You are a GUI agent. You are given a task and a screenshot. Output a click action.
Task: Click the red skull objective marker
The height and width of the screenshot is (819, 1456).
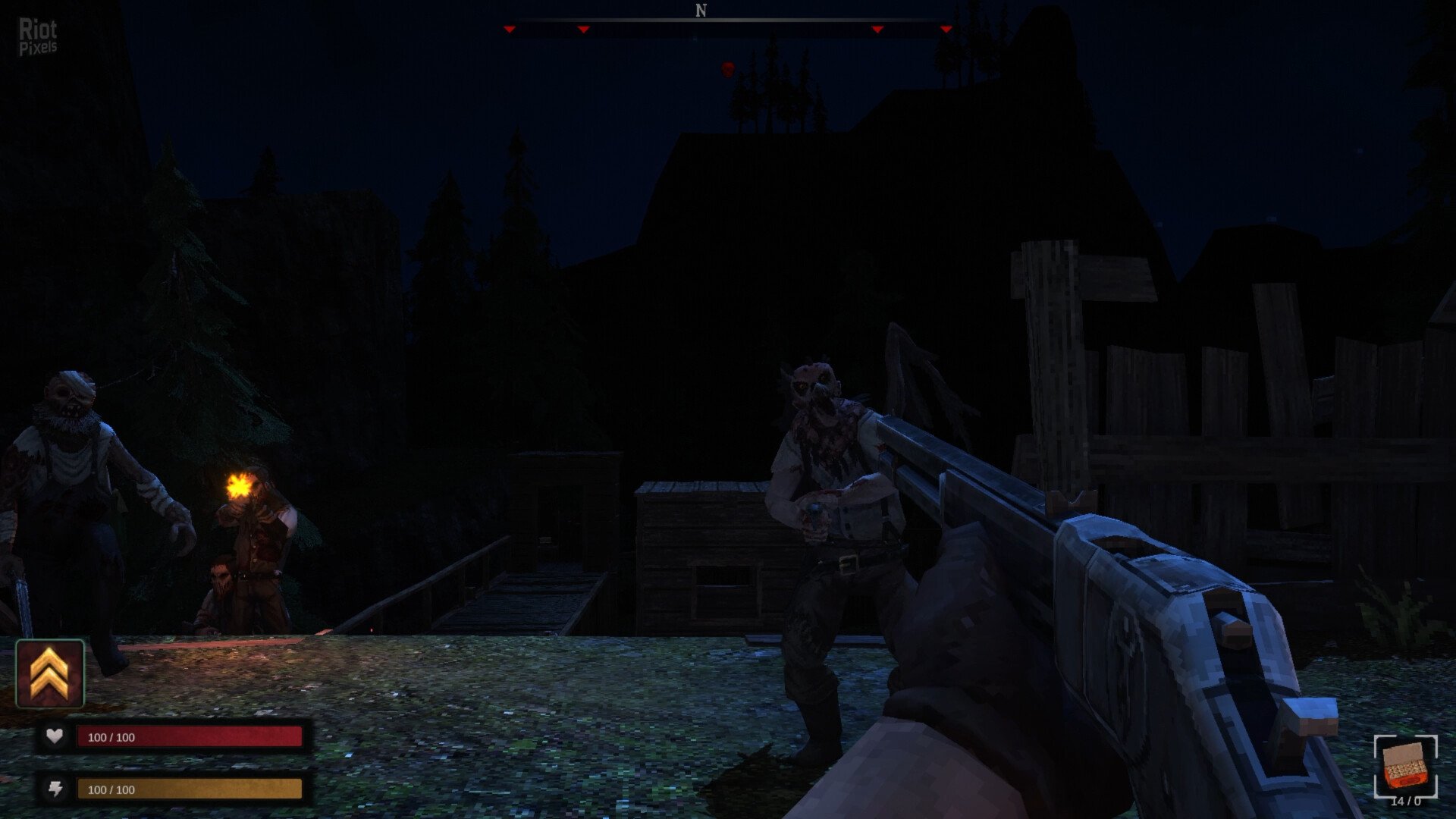pos(727,70)
